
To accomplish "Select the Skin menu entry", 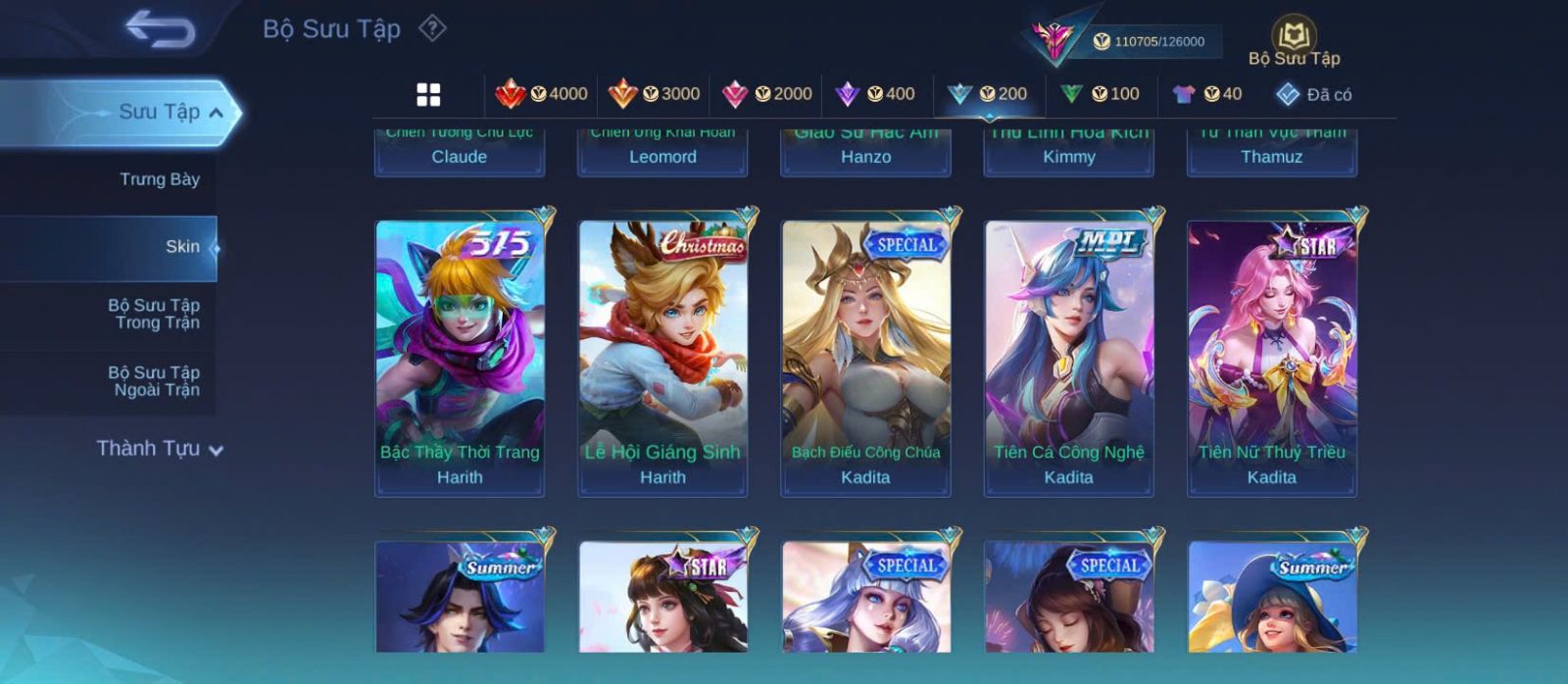I will [x=181, y=247].
